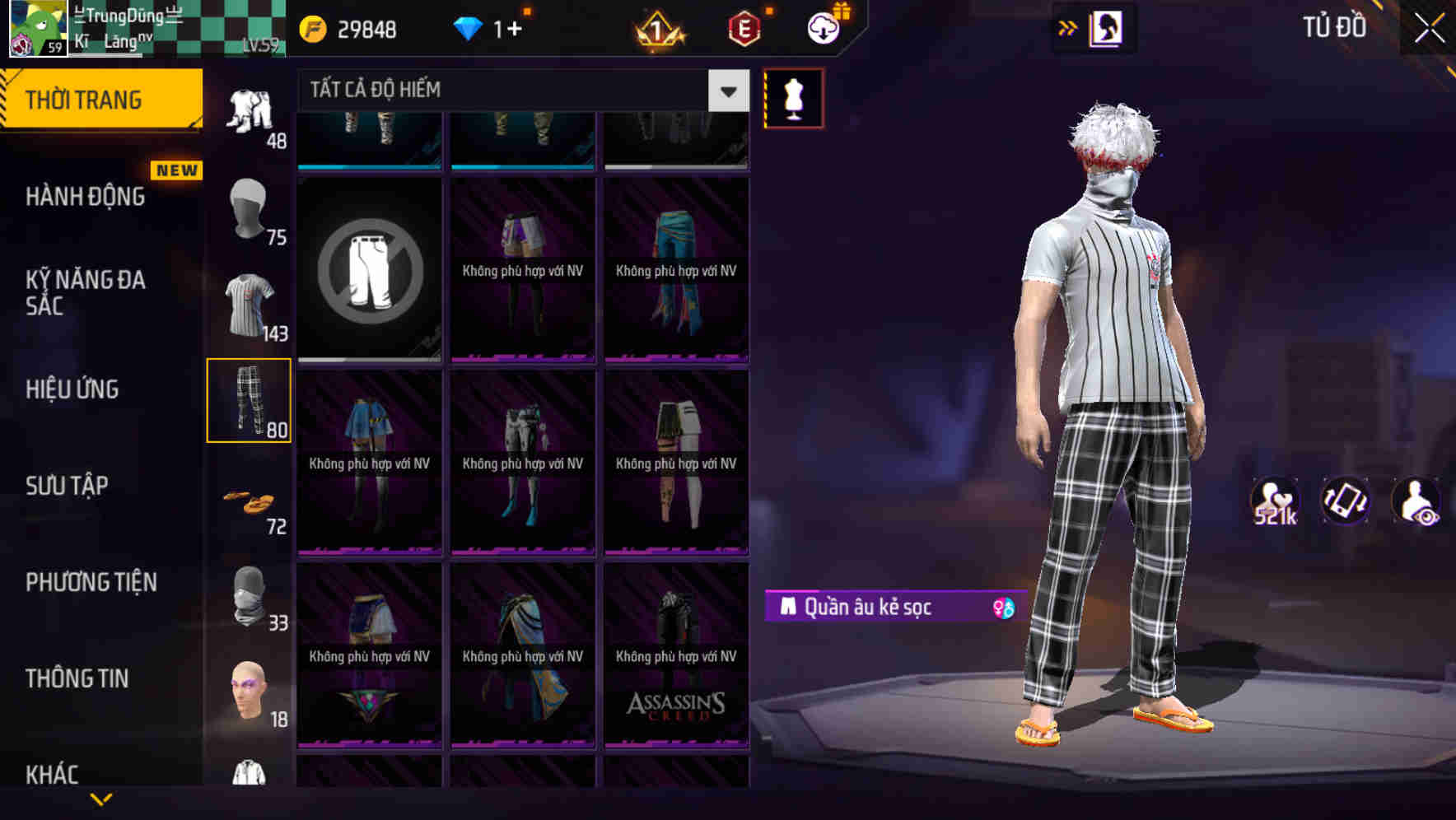Click the cloud gift download icon
The image size is (1456, 820).
point(822,27)
